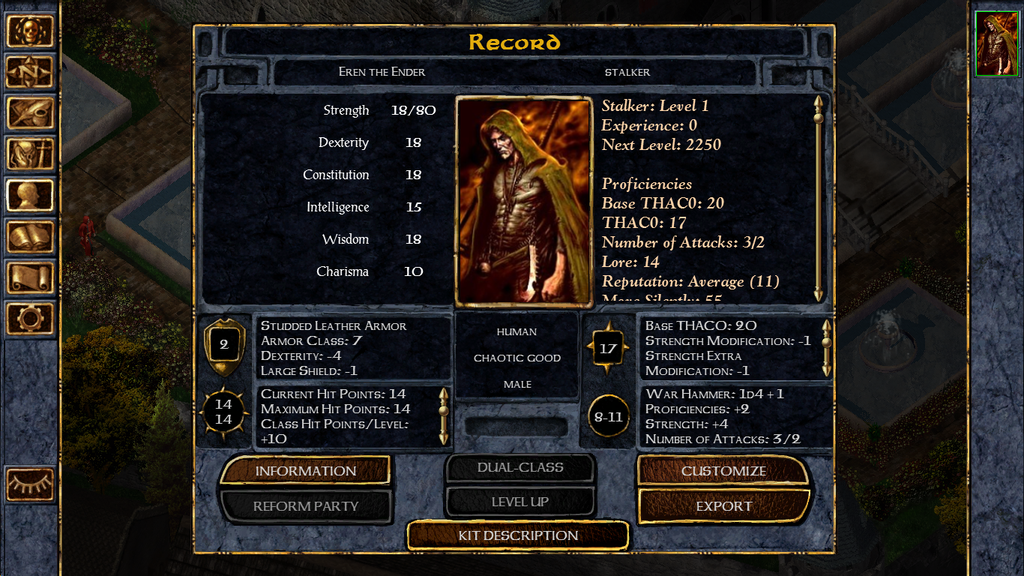Open the area map compass icon
Image resolution: width=1024 pixels, height=576 pixels.
click(x=30, y=72)
